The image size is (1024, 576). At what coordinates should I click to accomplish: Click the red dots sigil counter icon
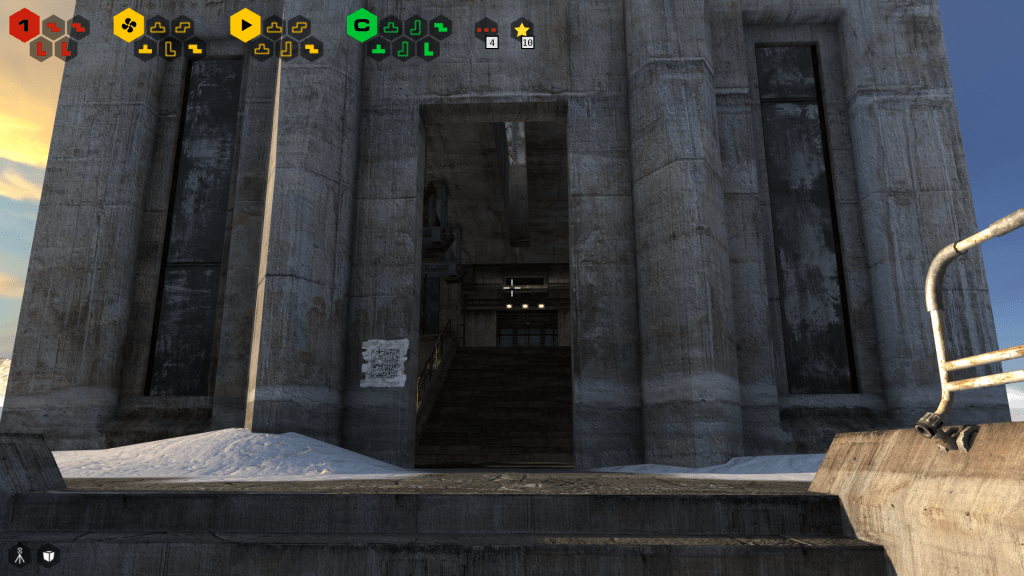(486, 30)
